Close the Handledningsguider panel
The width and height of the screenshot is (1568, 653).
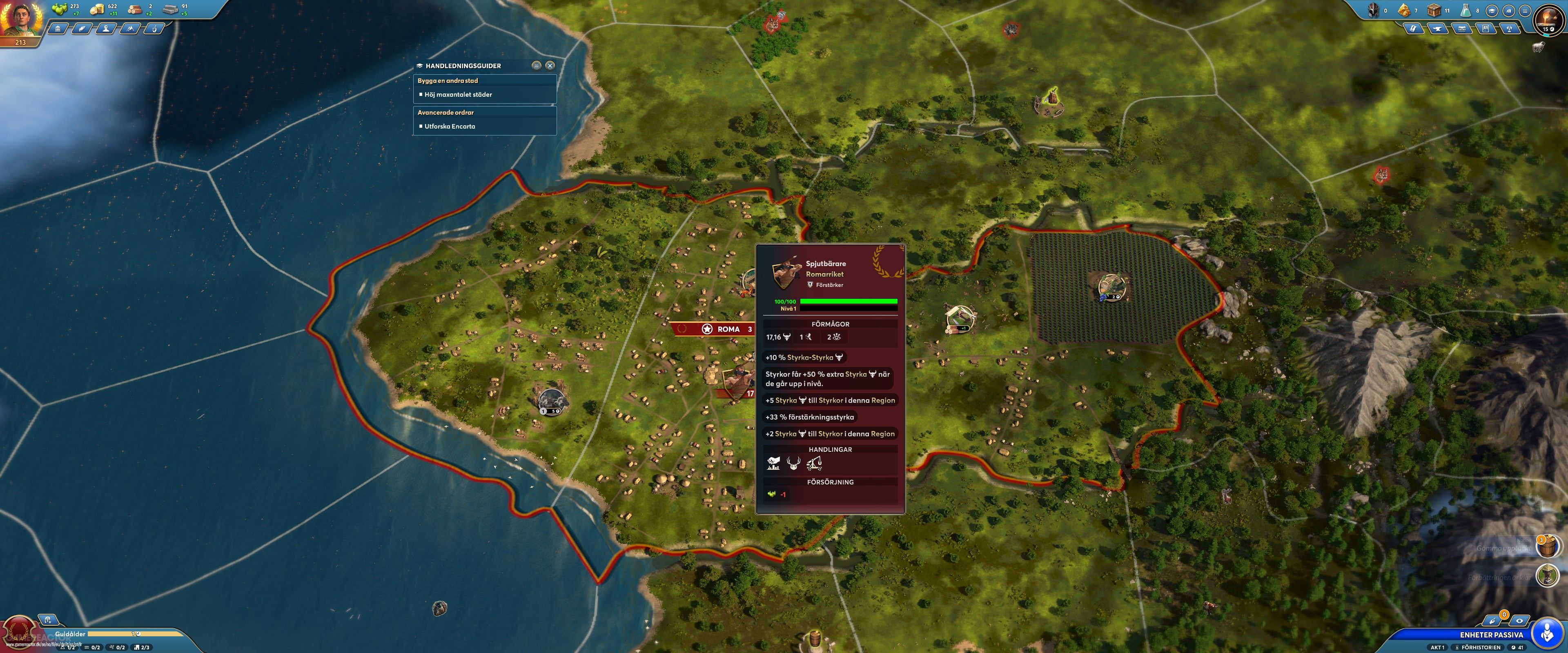point(550,65)
